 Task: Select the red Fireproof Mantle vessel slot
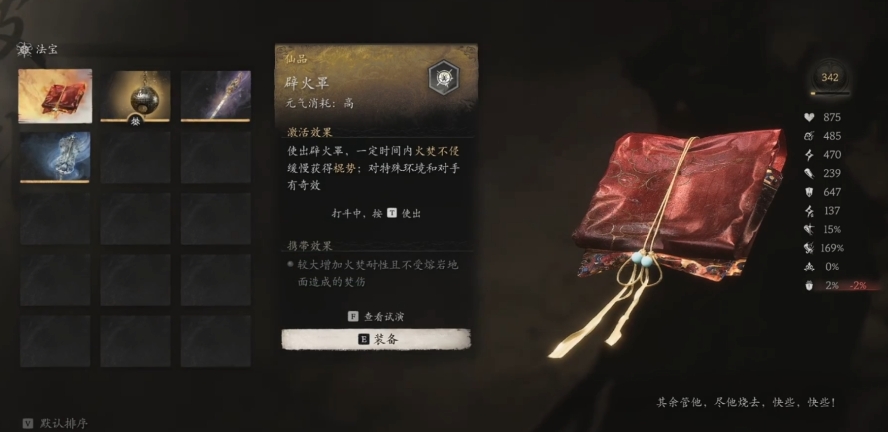(x=55, y=95)
